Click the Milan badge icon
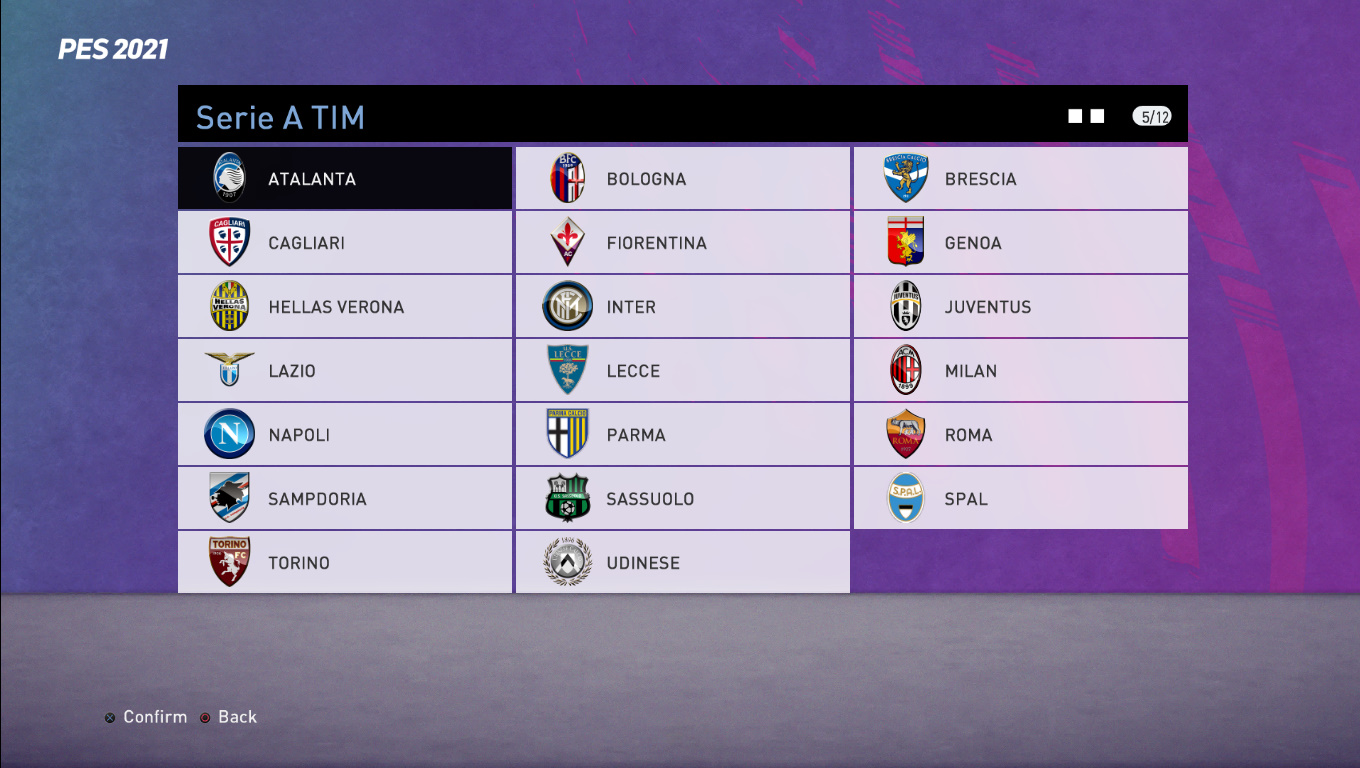 coord(903,370)
